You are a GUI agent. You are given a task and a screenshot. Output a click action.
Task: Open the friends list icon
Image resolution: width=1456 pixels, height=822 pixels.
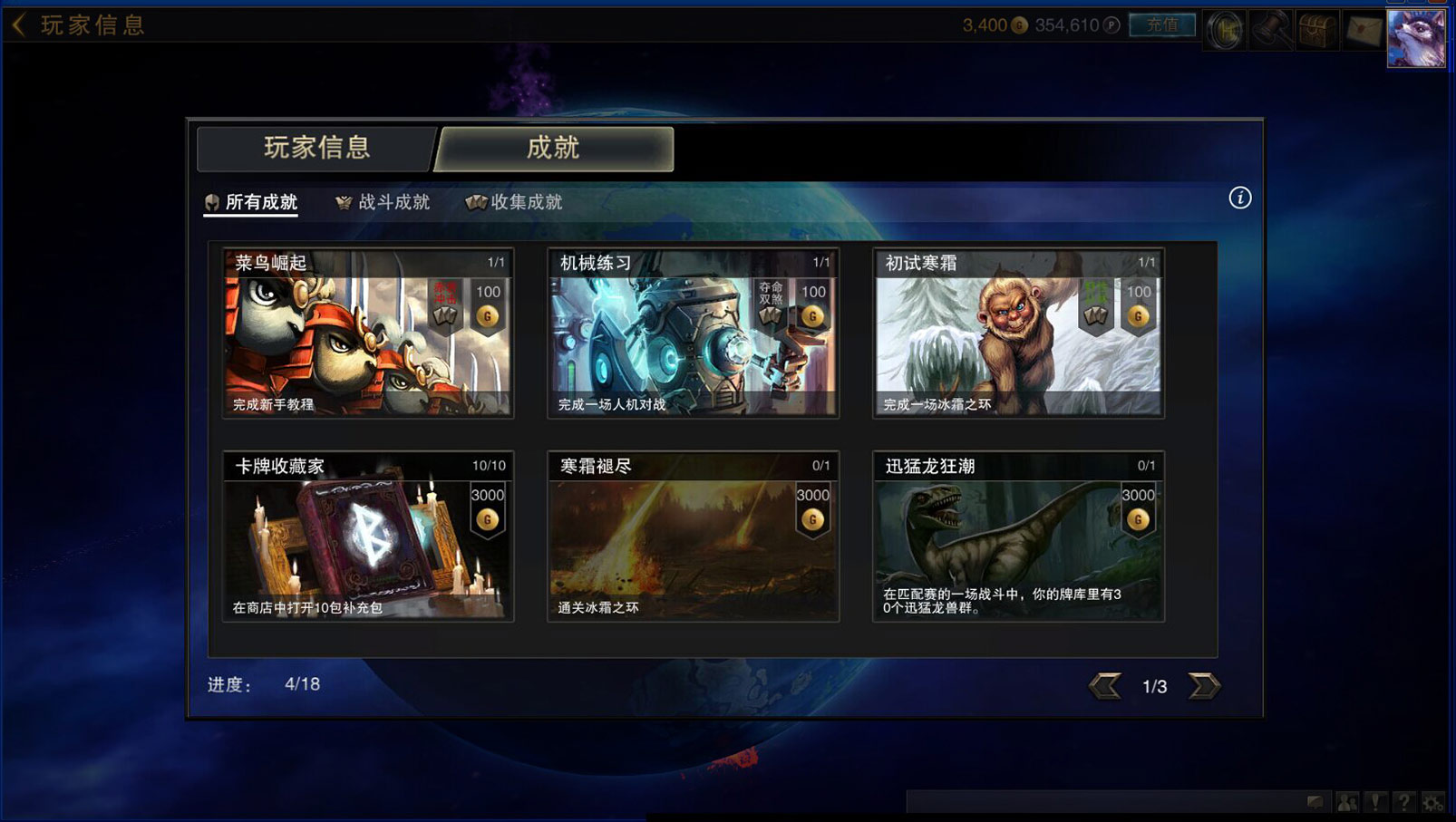pos(1347,802)
